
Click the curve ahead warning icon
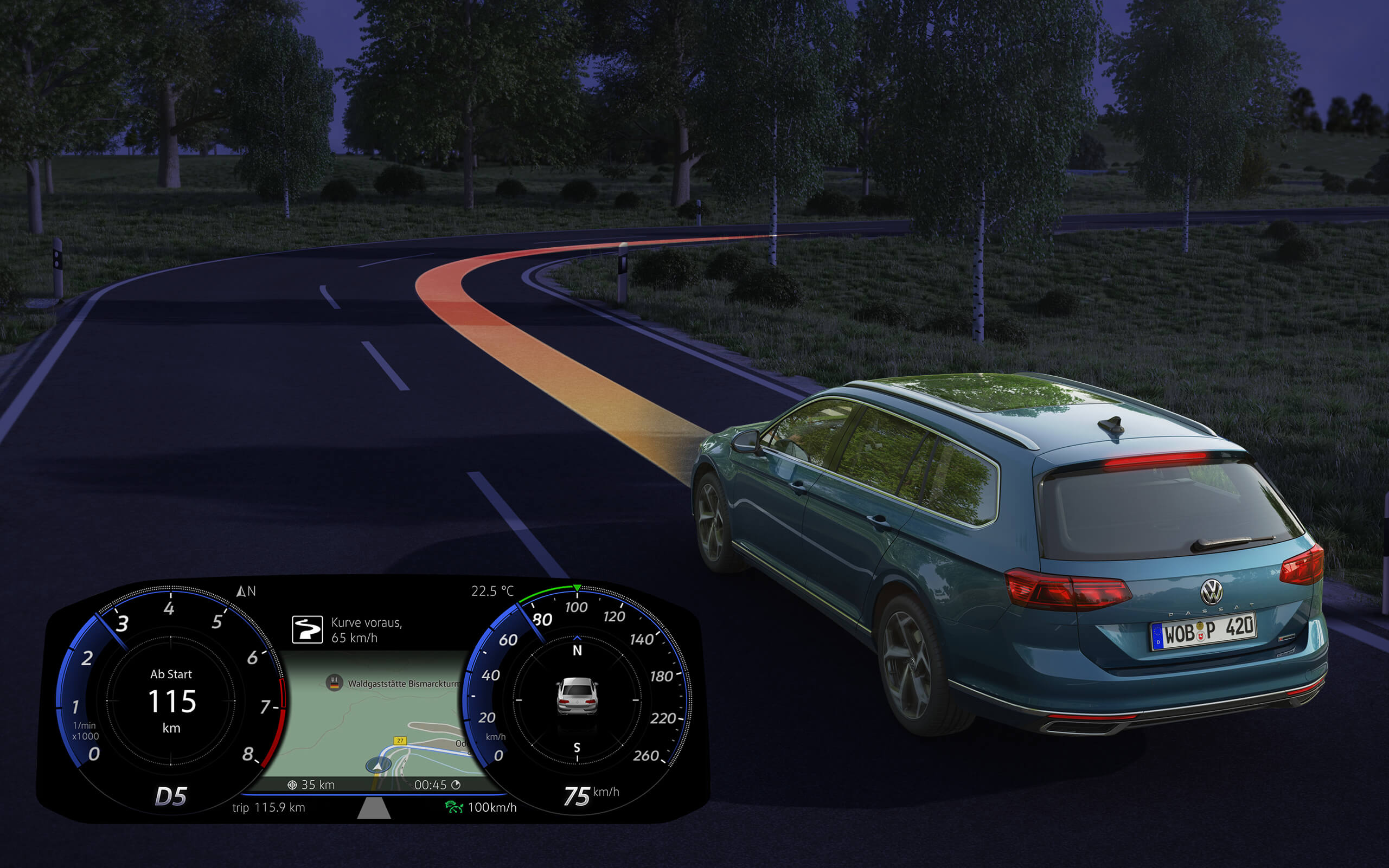click(x=308, y=629)
